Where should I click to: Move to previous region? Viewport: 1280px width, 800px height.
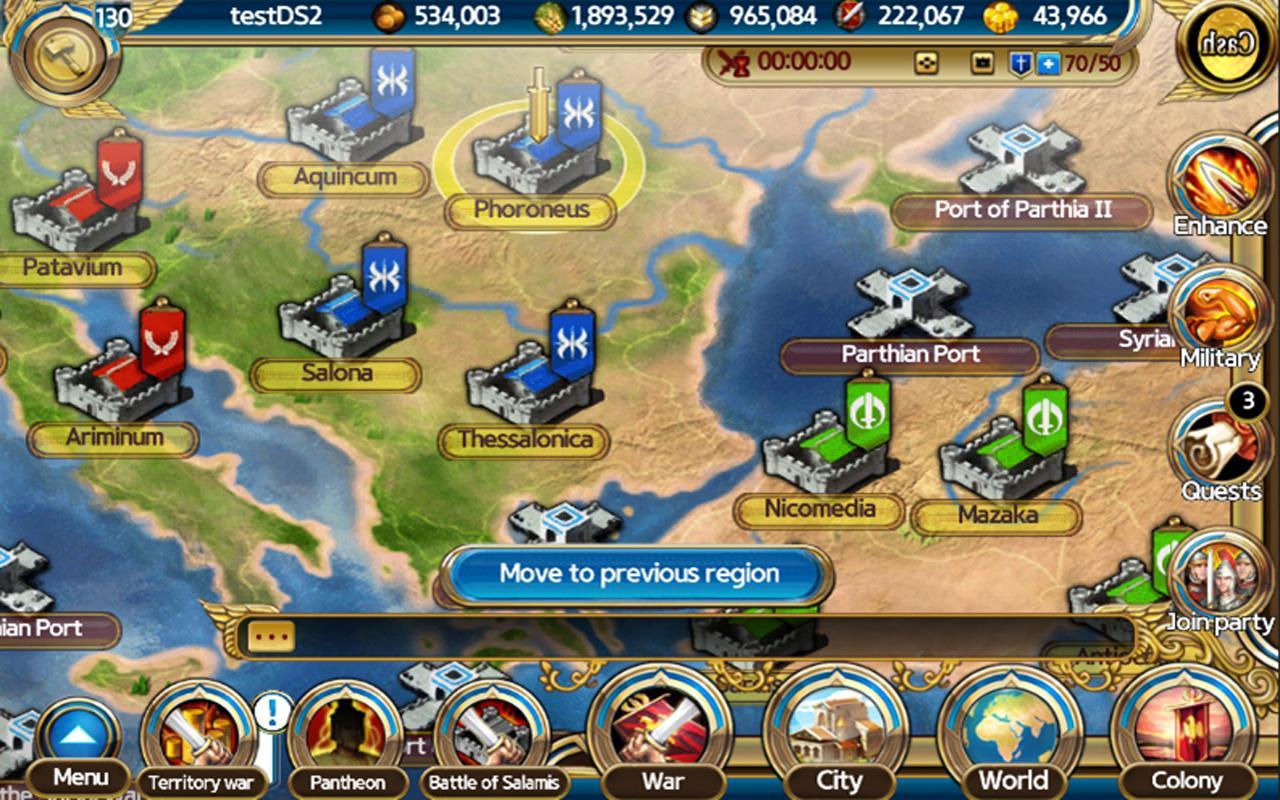(638, 574)
